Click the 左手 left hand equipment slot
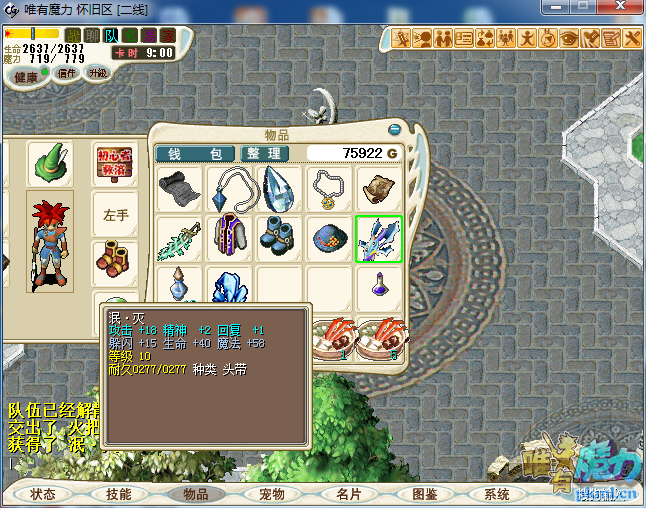Viewport: 646px width, 508px height. pos(116,214)
